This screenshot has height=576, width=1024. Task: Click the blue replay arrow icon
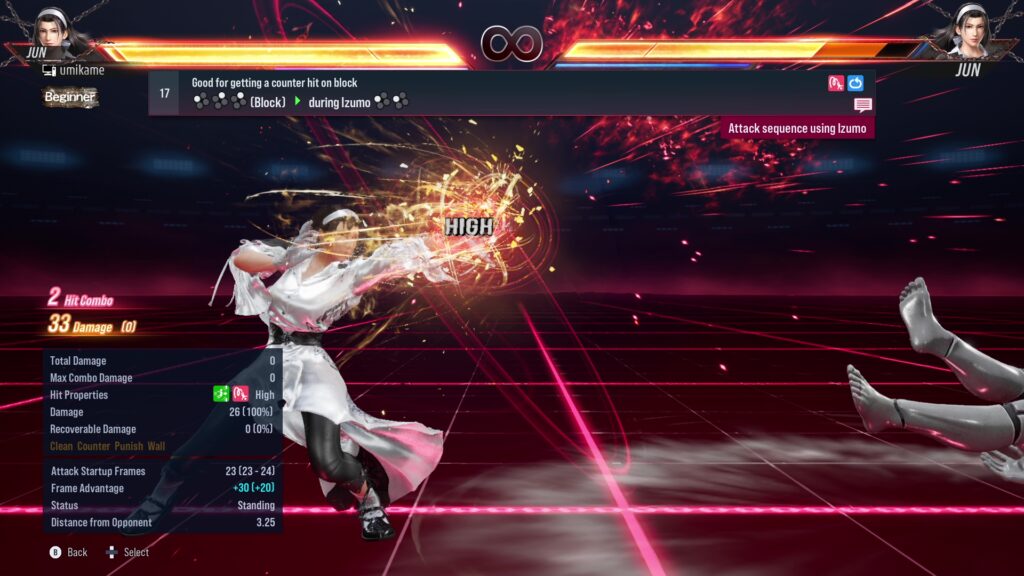[x=856, y=83]
